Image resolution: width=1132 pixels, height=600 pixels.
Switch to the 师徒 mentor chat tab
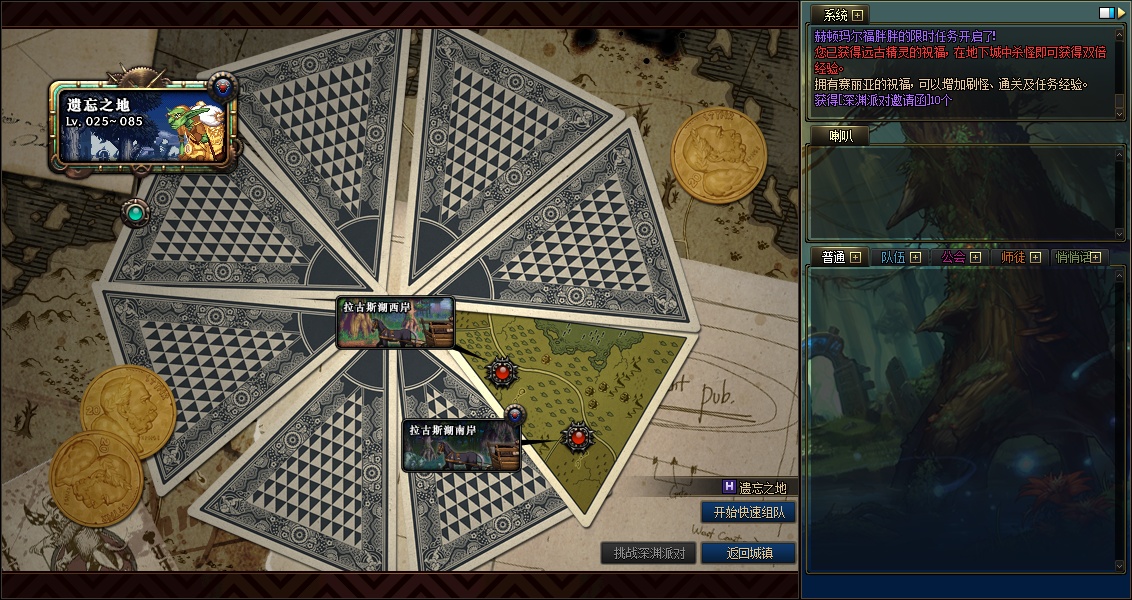[1013, 257]
